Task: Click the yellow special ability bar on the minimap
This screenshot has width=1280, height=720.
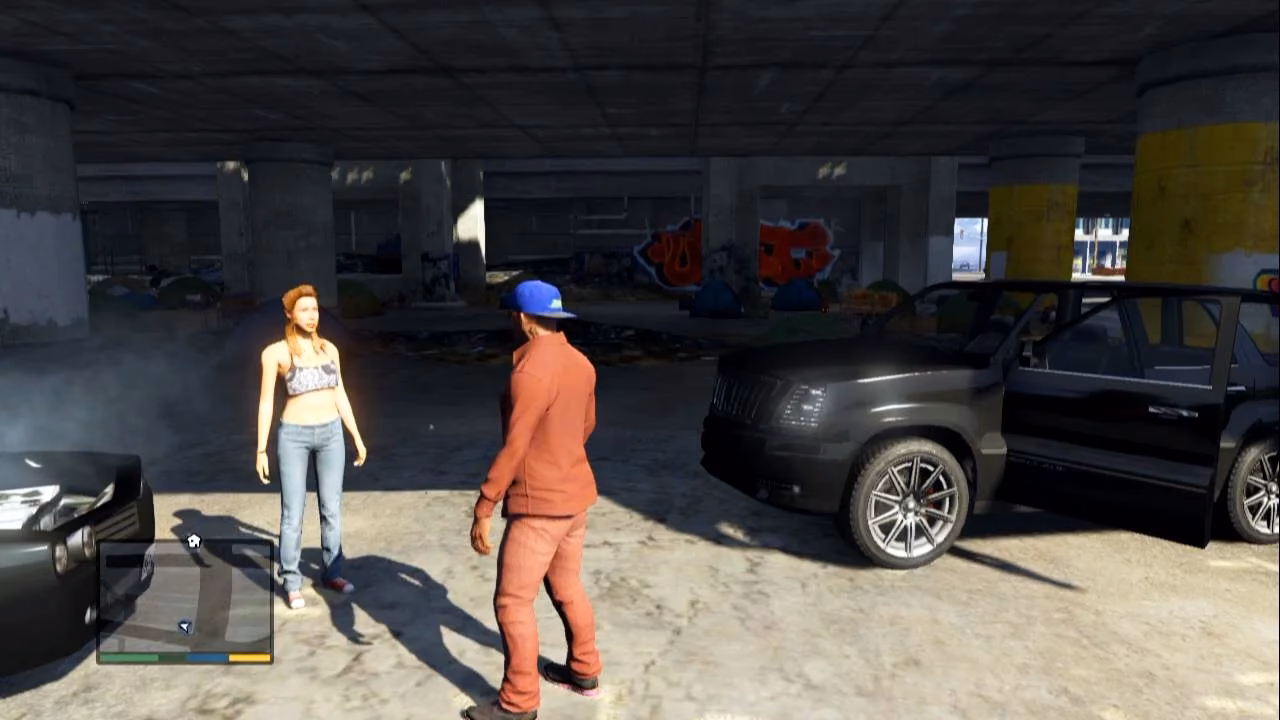Action: pos(247,656)
